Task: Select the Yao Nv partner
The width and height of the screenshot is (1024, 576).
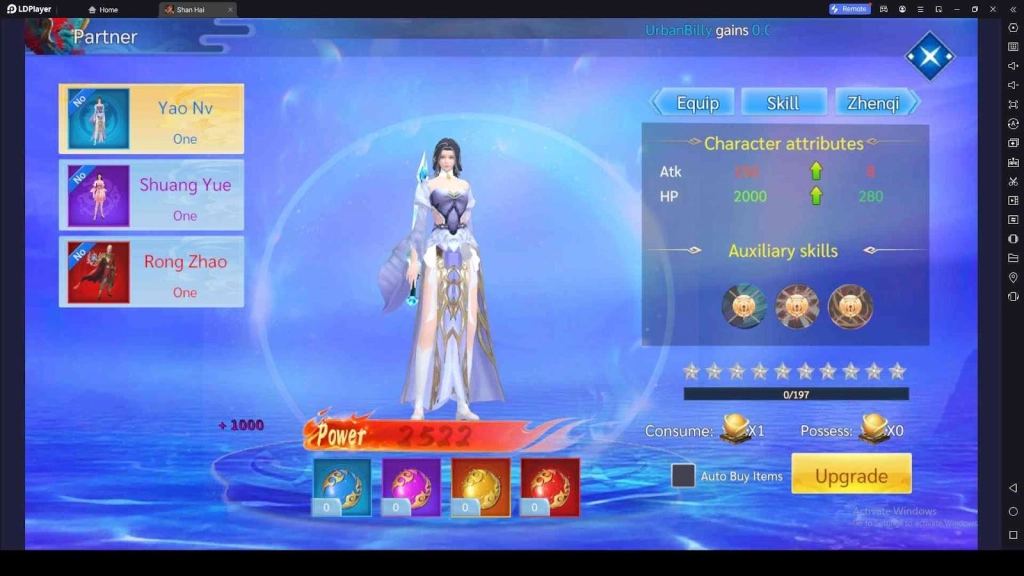Action: (x=151, y=119)
